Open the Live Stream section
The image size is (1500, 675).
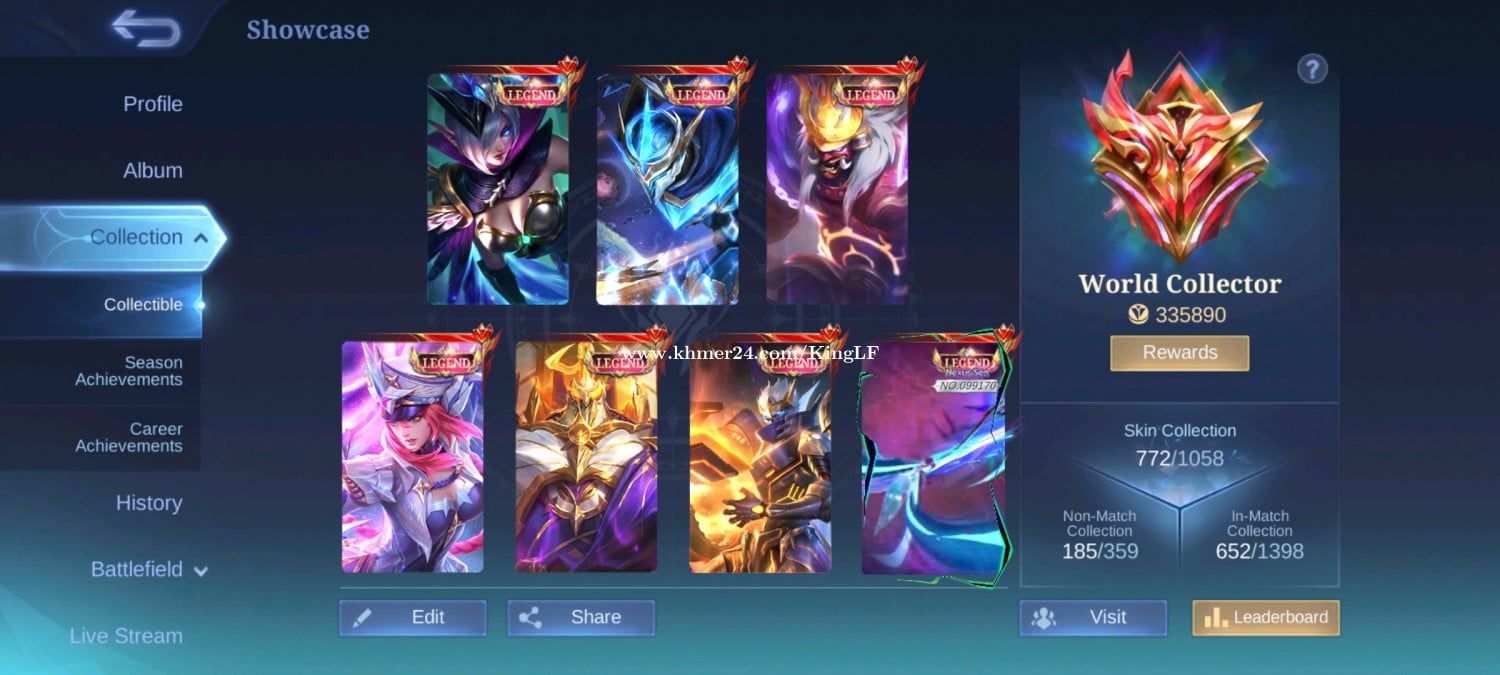126,636
